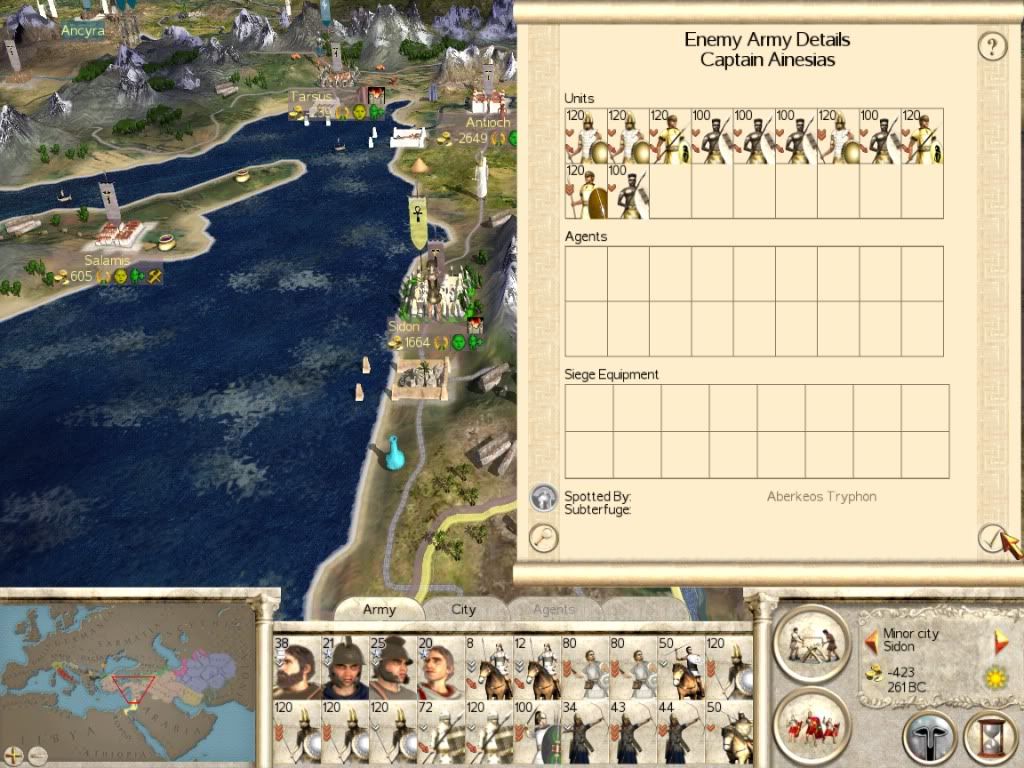The height and width of the screenshot is (768, 1024).
Task: End the turn with the hourglass button
Action: click(x=989, y=739)
